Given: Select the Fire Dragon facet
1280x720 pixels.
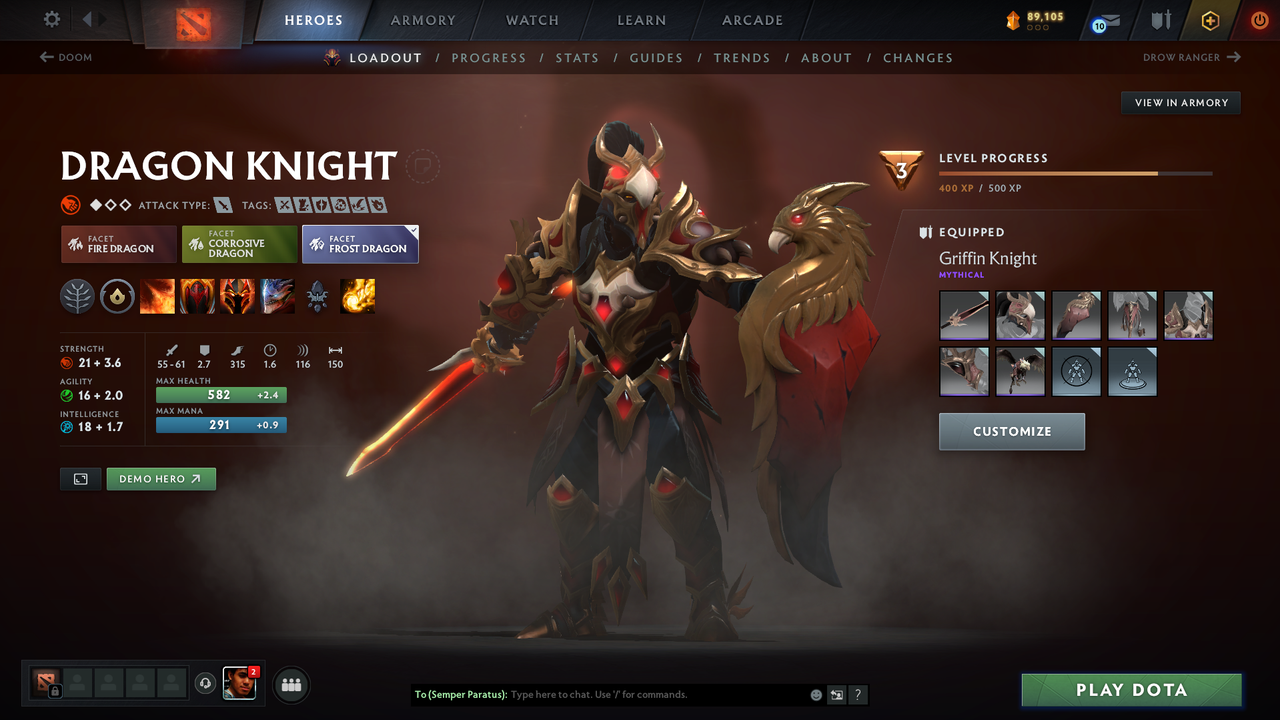Looking at the screenshot, I should (x=118, y=244).
